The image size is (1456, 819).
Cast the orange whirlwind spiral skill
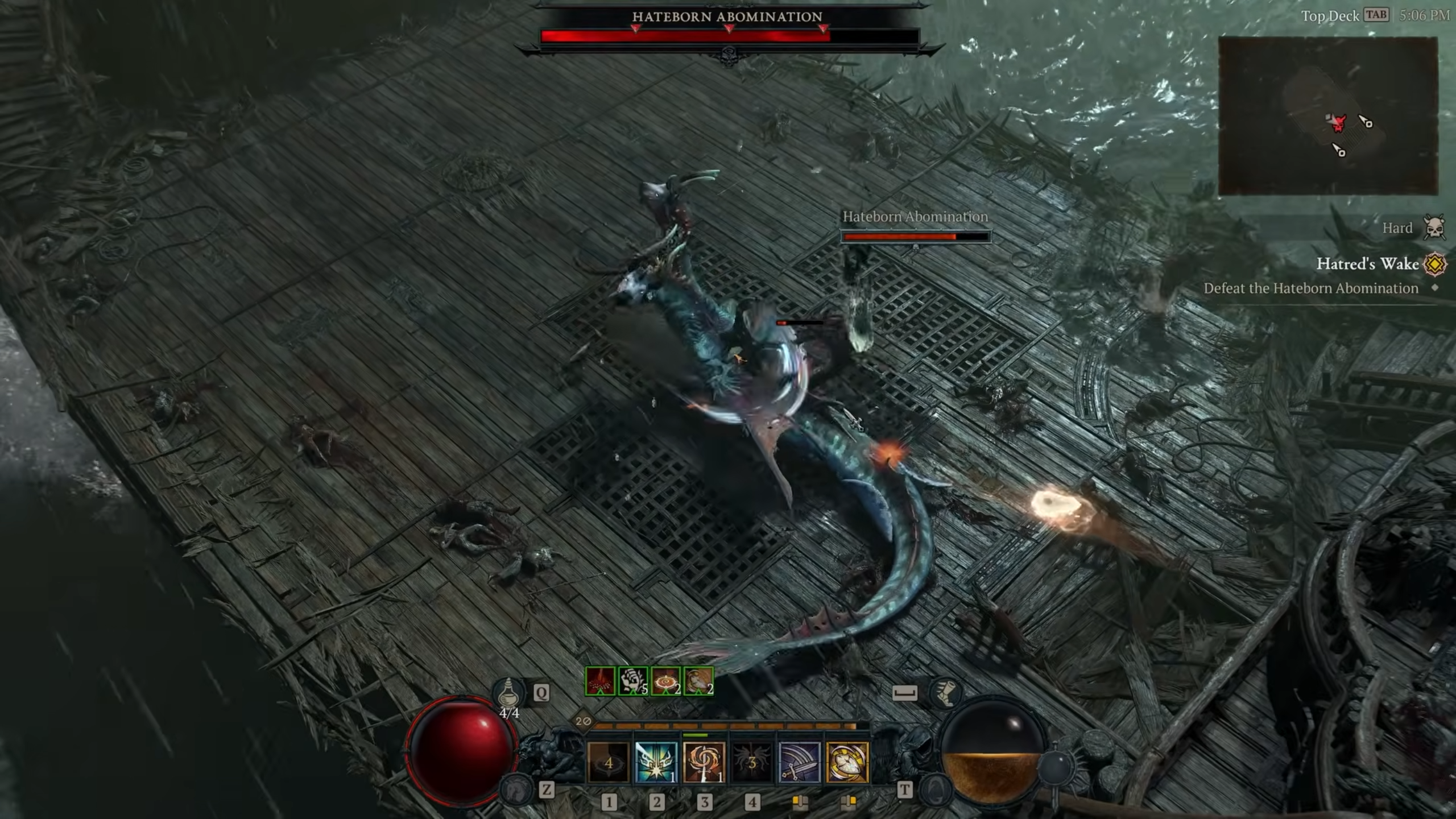(x=704, y=762)
